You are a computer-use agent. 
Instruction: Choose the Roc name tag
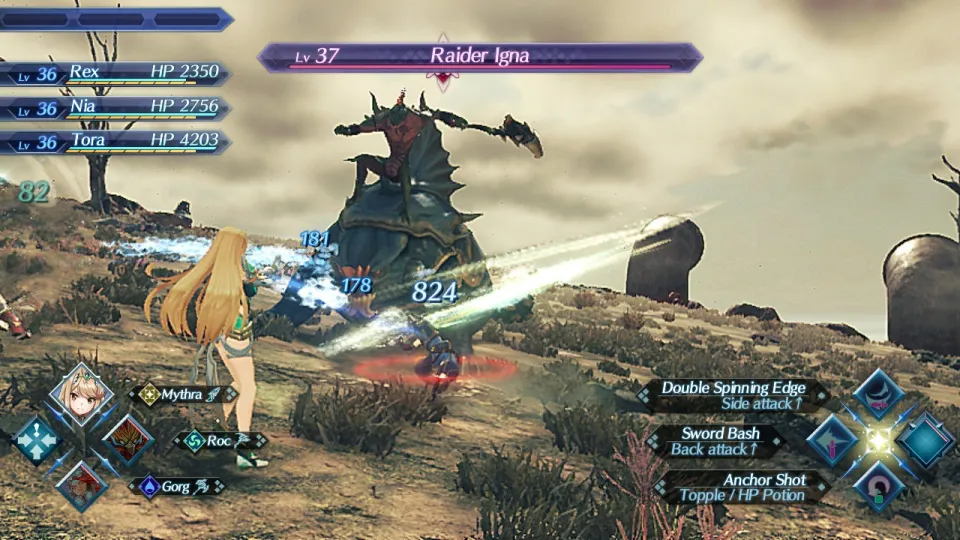click(218, 440)
